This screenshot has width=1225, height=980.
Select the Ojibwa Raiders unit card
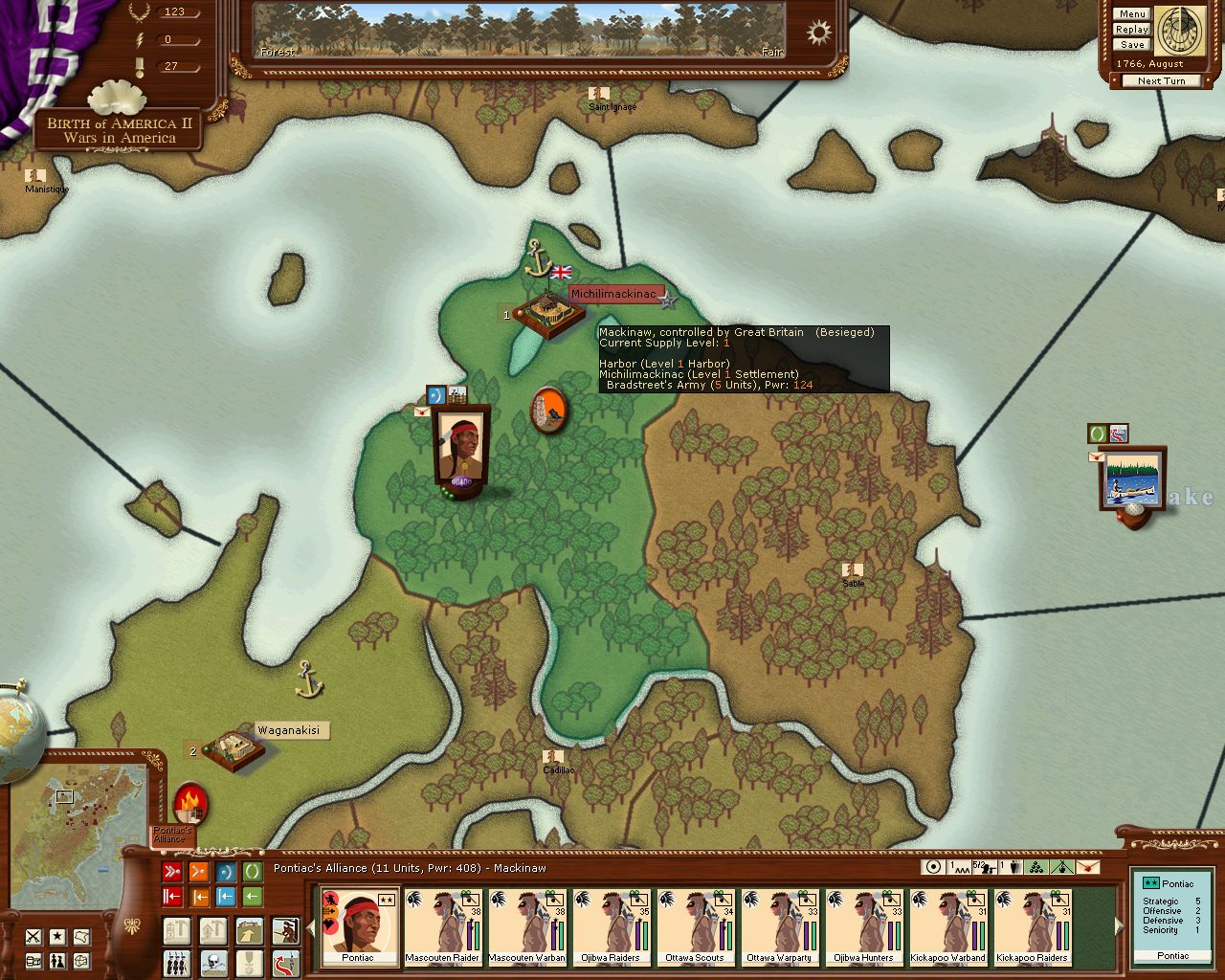tap(612, 926)
